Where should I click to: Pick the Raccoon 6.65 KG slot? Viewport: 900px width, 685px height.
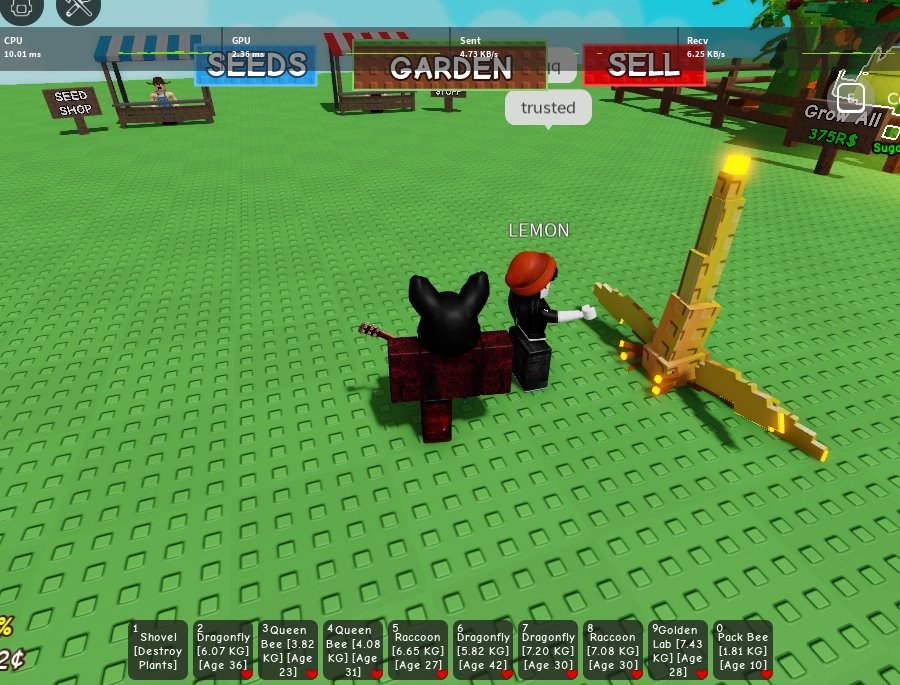coord(418,650)
